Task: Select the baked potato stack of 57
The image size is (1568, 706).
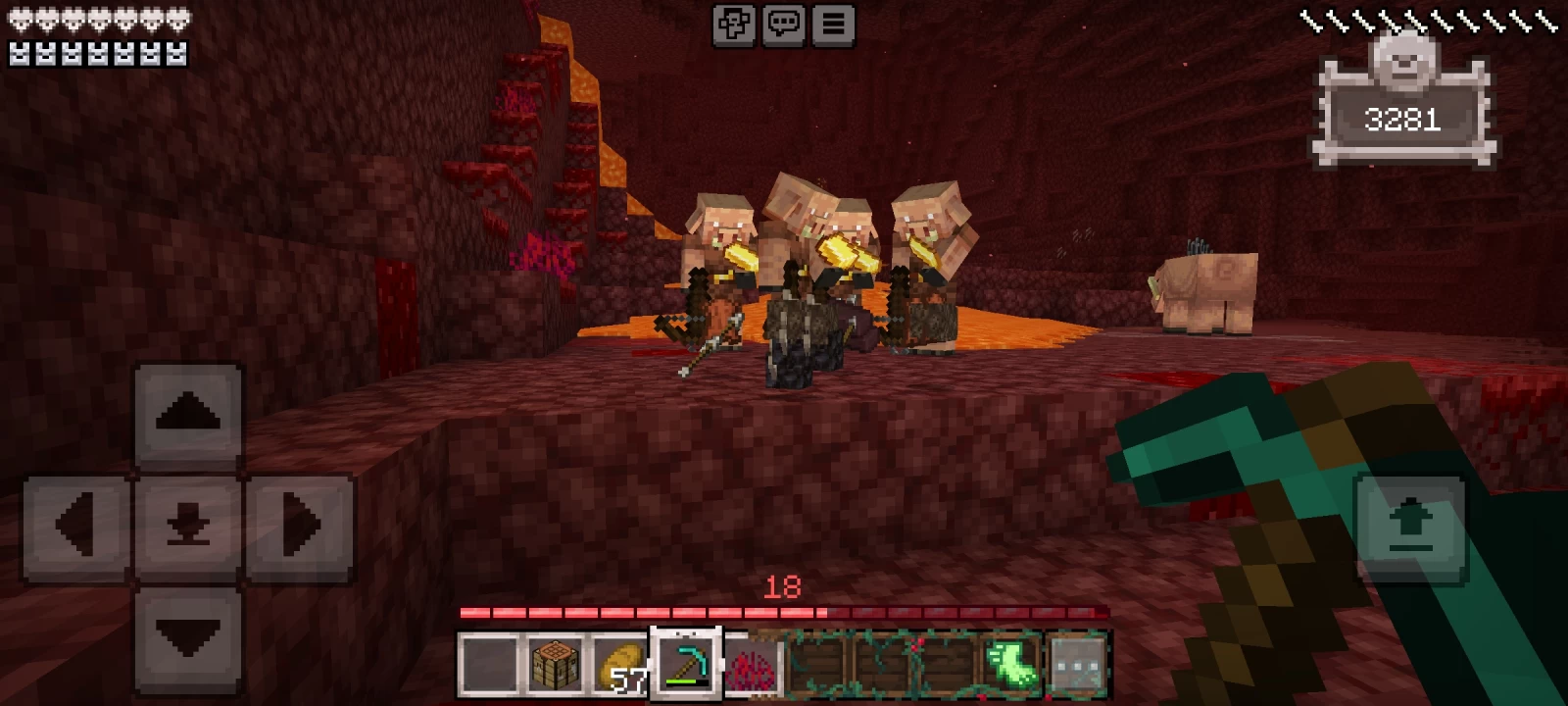Action: click(620, 666)
